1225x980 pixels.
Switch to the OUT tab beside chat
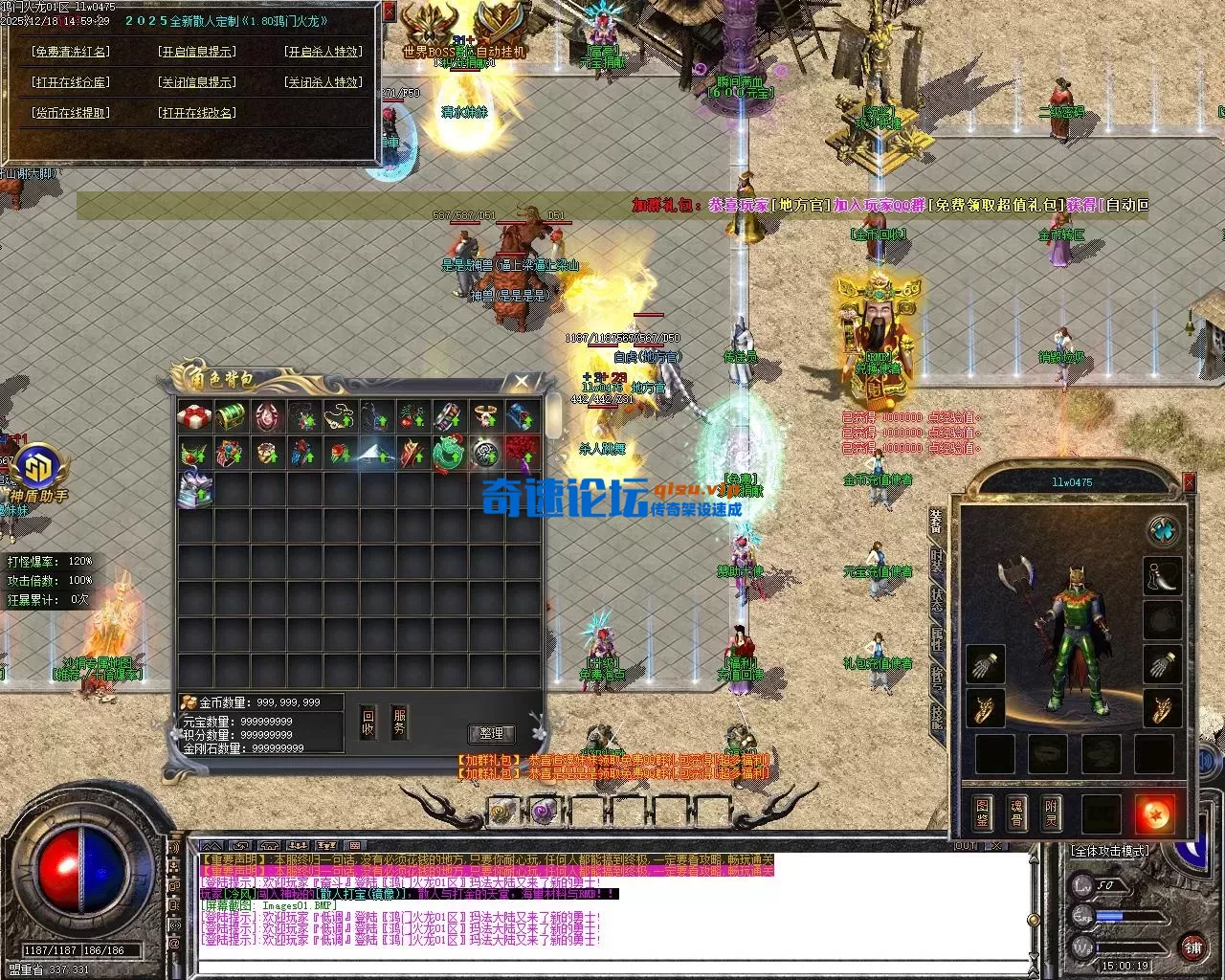click(966, 846)
